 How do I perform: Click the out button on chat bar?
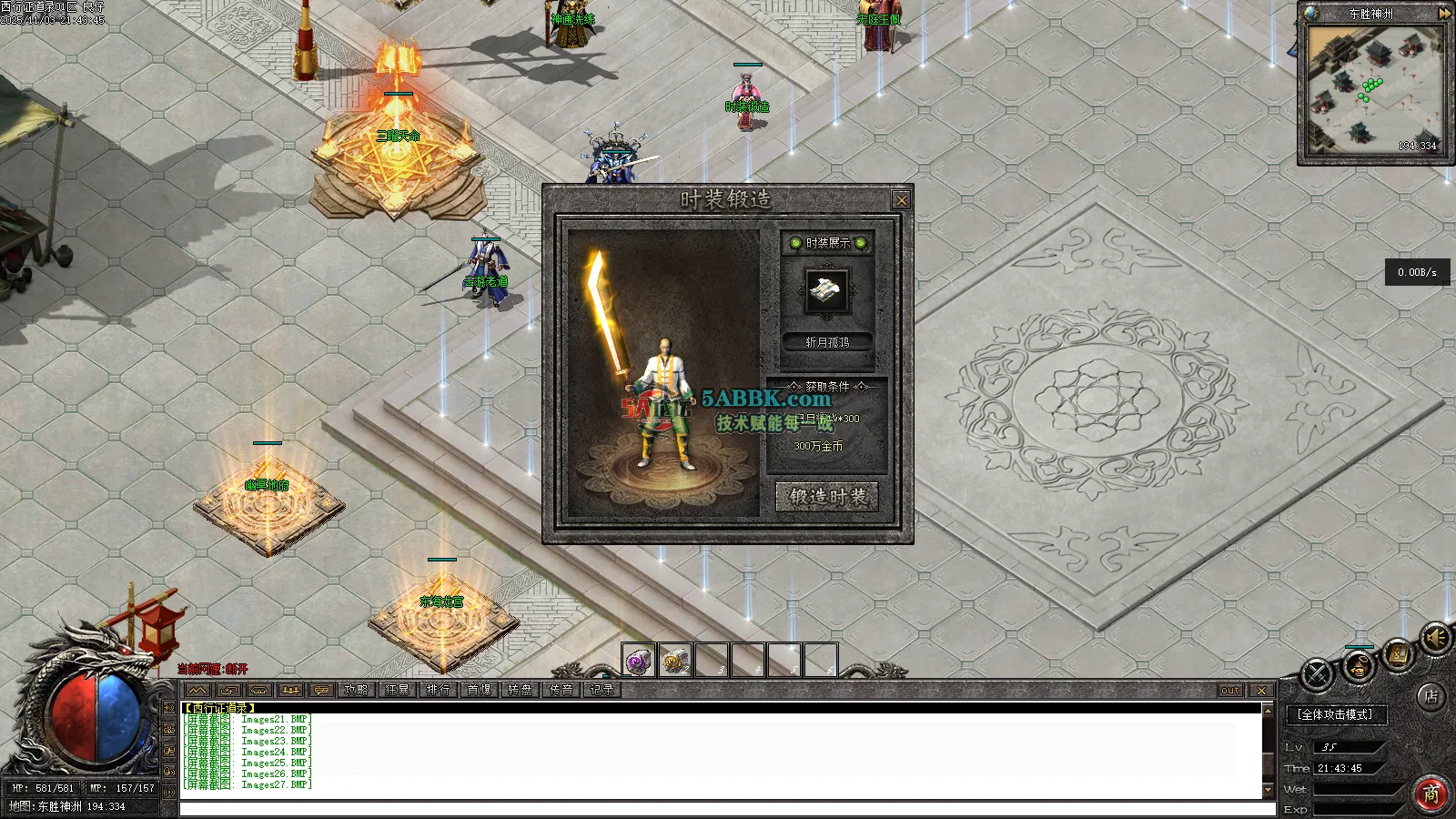1230,691
